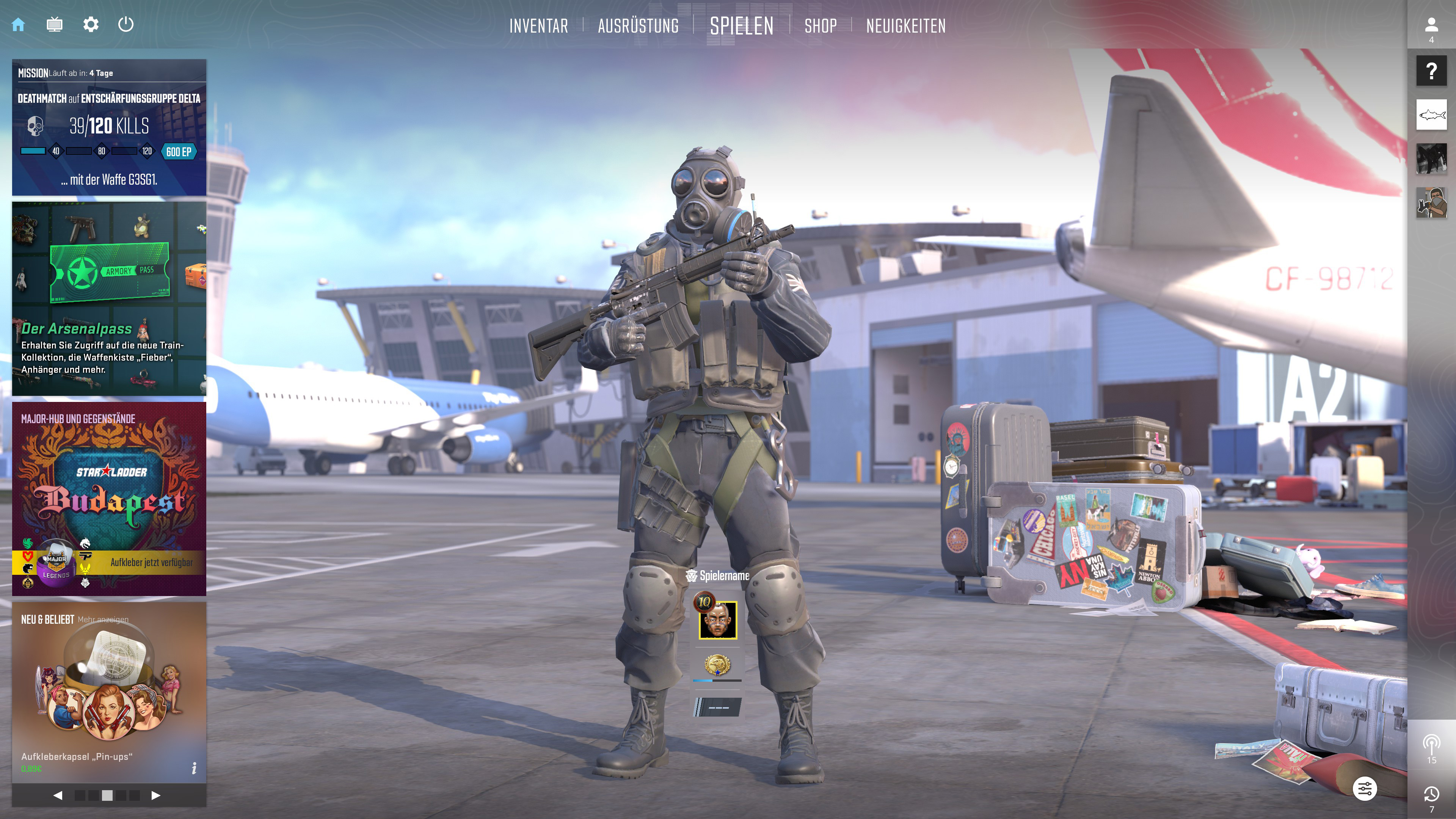Select the Spielen tab
The height and width of the screenshot is (819, 1456).
point(741,26)
